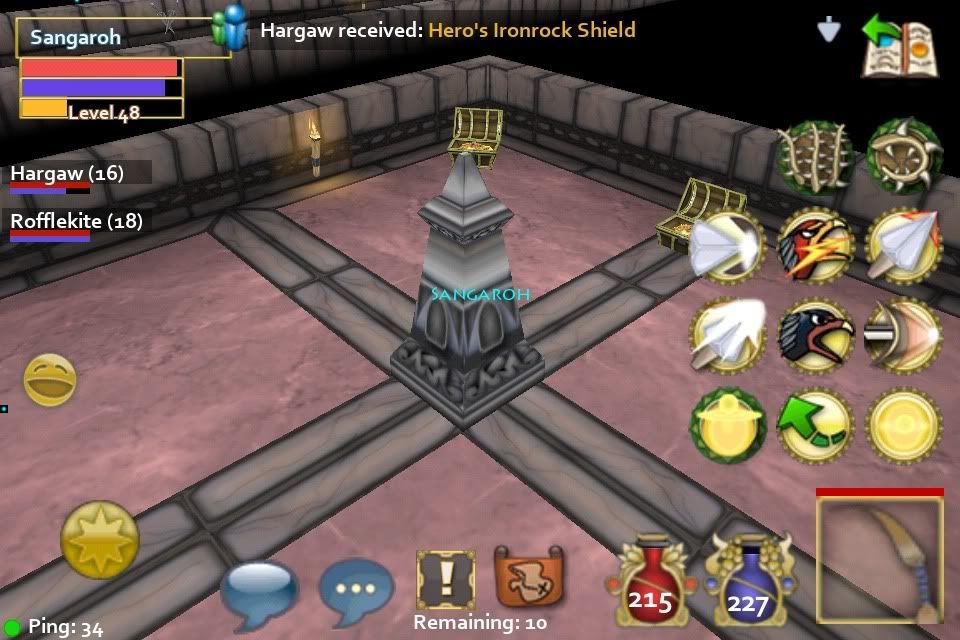The image size is (960, 640).
Task: Tap the equipped weapon slot
Action: [x=880, y=560]
